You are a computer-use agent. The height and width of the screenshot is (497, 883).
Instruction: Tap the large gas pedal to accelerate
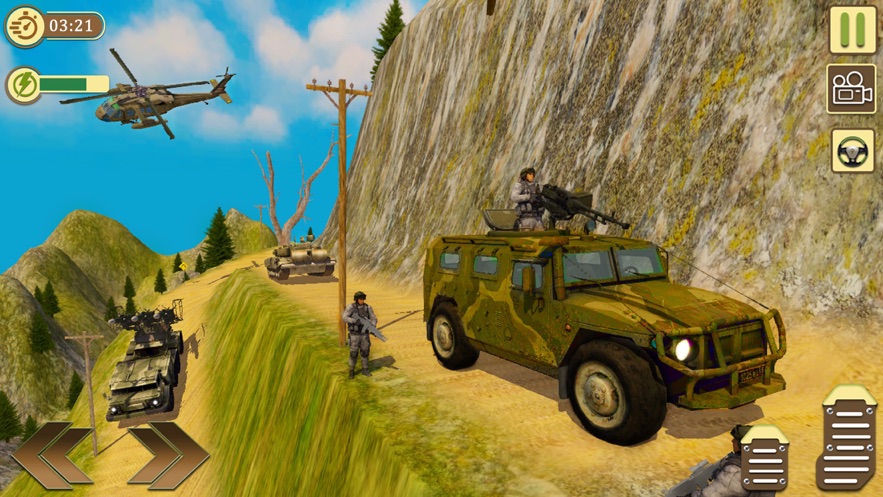(846, 437)
